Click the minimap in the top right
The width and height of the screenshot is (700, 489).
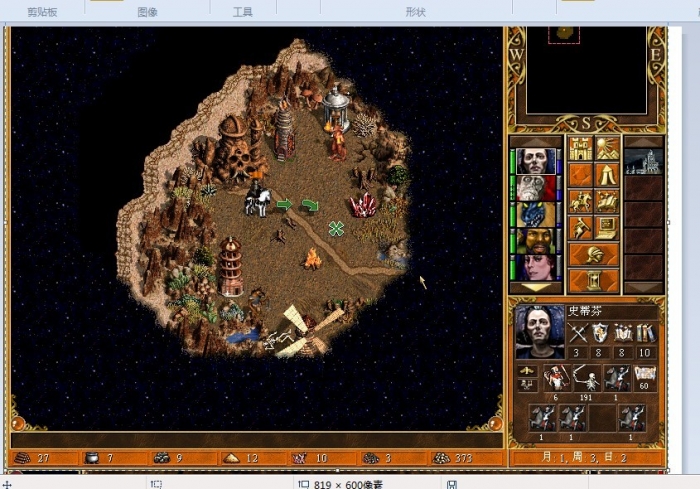pyautogui.click(x=585, y=70)
